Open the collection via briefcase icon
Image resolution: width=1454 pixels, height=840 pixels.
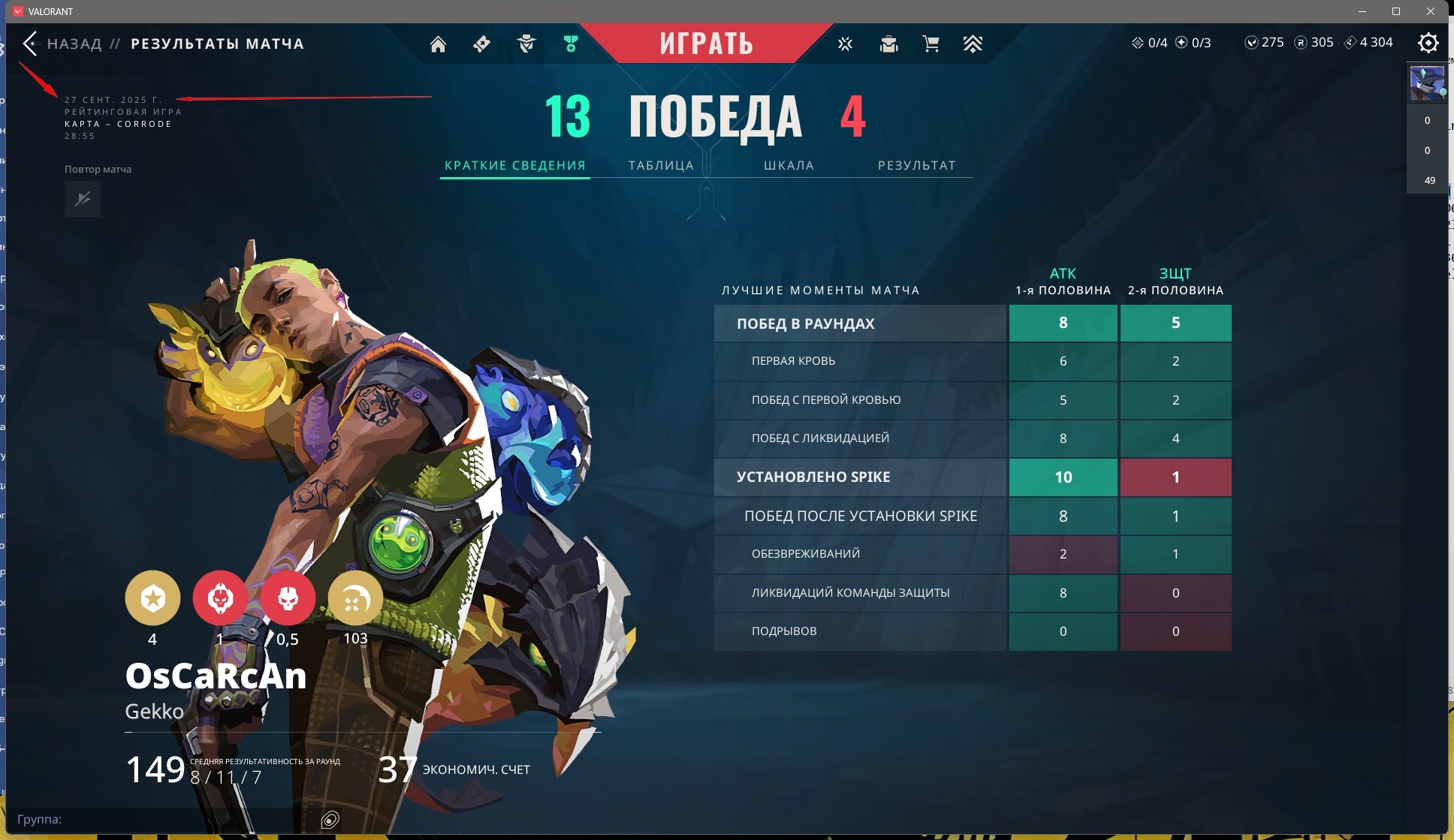888,44
